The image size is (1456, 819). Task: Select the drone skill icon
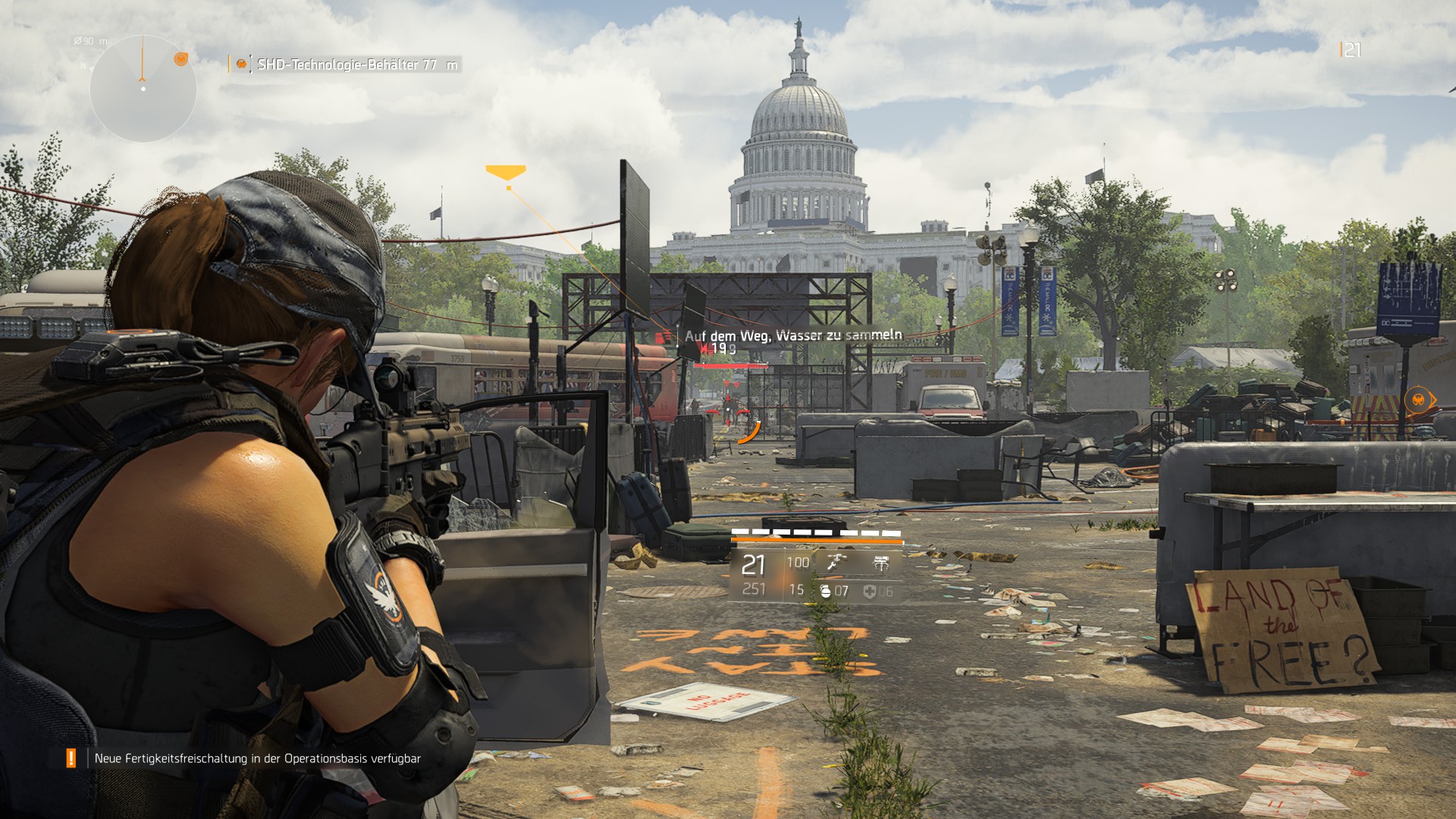(x=836, y=563)
